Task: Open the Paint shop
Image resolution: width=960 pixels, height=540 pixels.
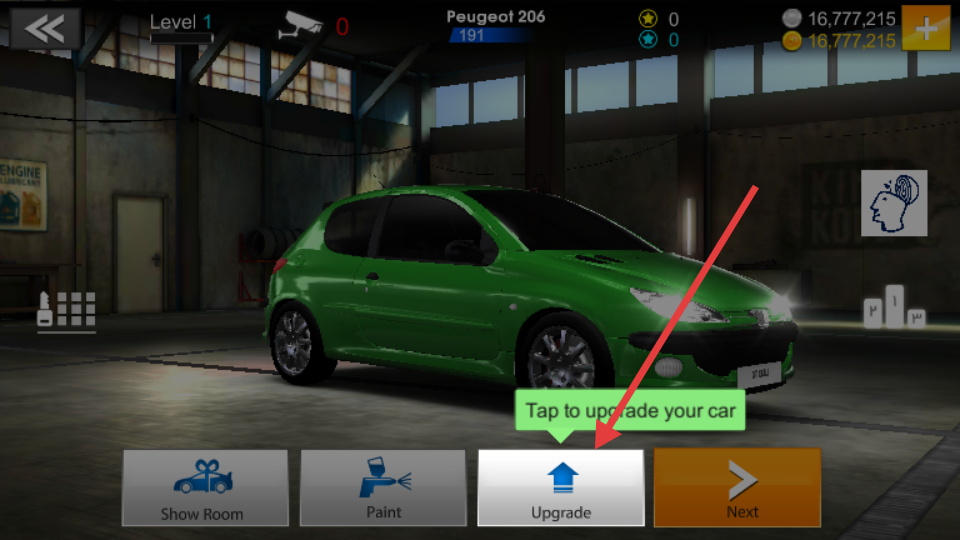Action: 383,488
